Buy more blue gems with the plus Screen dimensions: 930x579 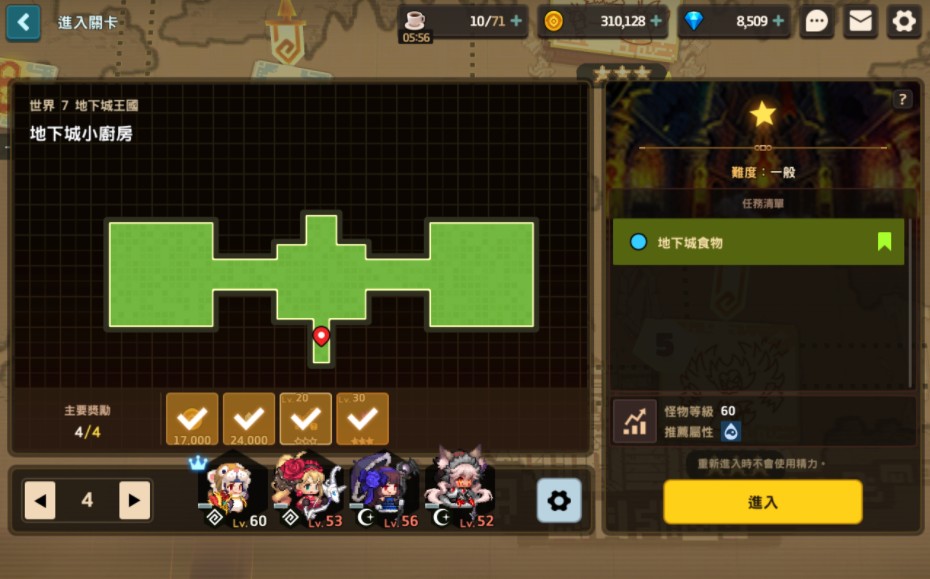coord(777,21)
